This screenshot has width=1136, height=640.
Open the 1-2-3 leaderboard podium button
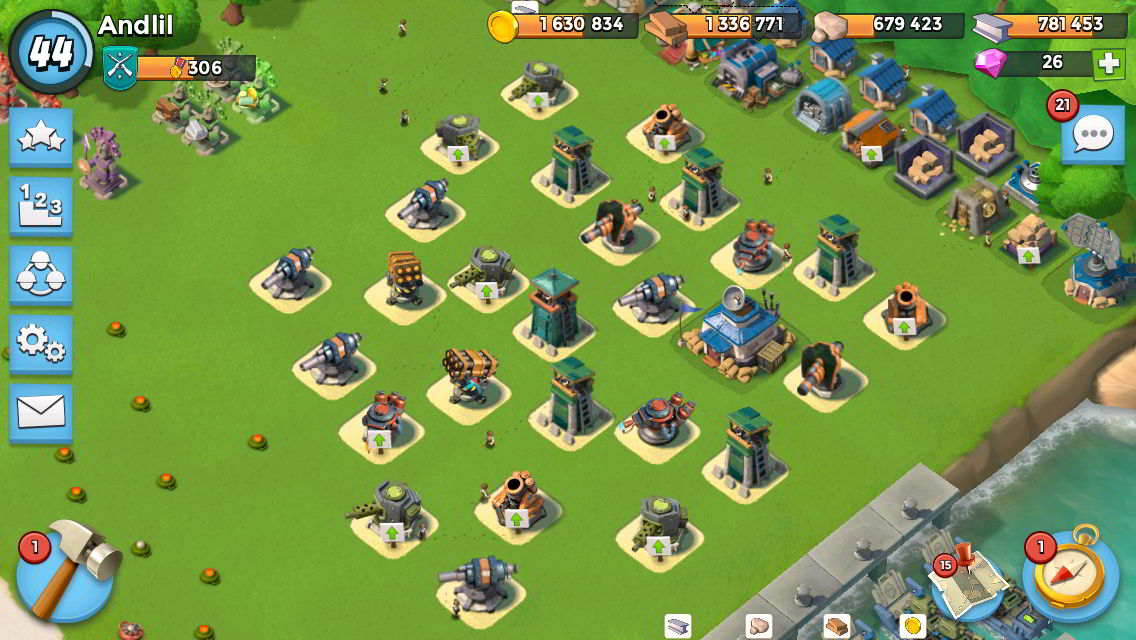click(x=41, y=206)
